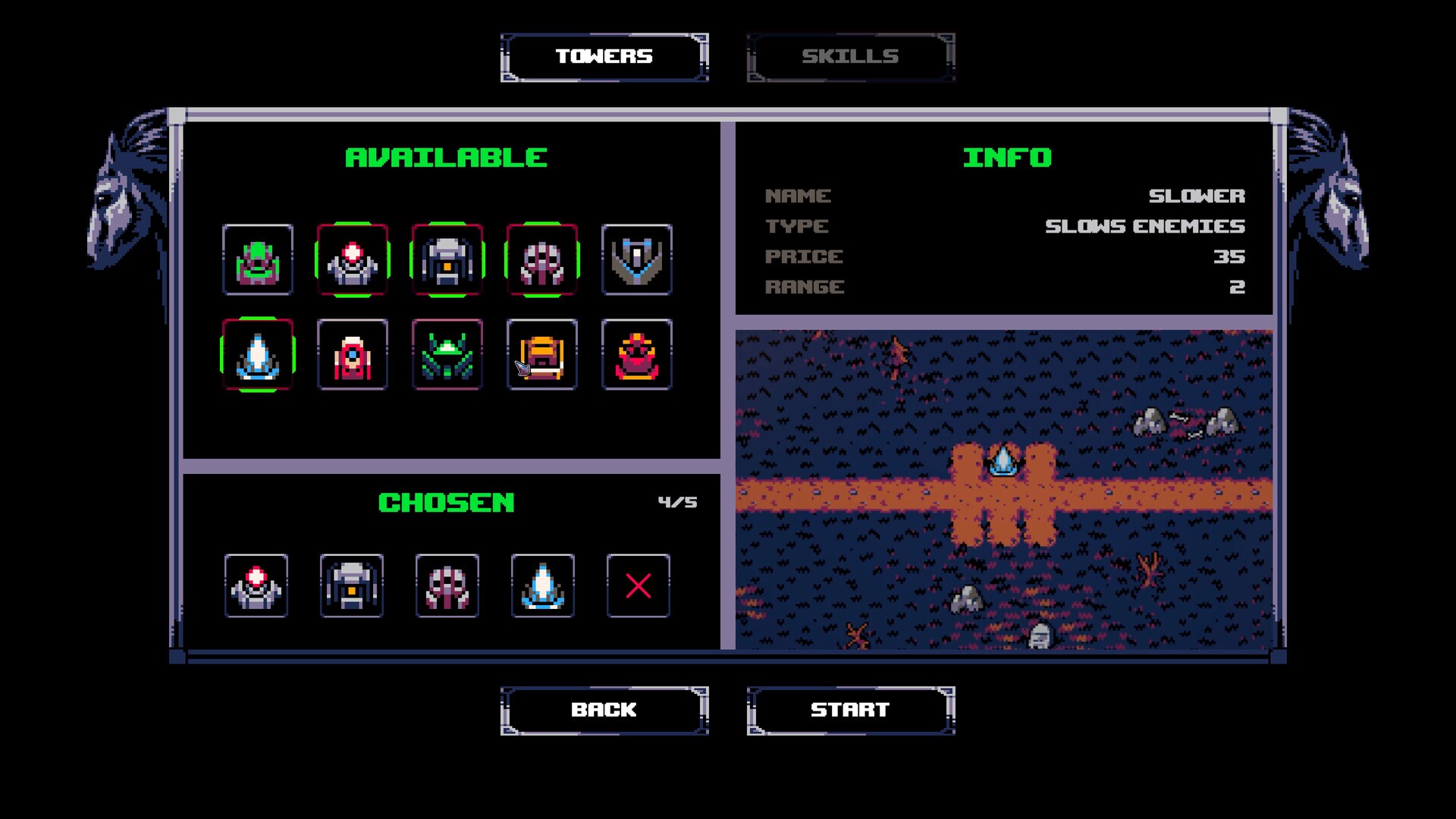Image resolution: width=1456 pixels, height=819 pixels.
Task: Click the Slower crystal tower icon in Available
Action: point(258,355)
